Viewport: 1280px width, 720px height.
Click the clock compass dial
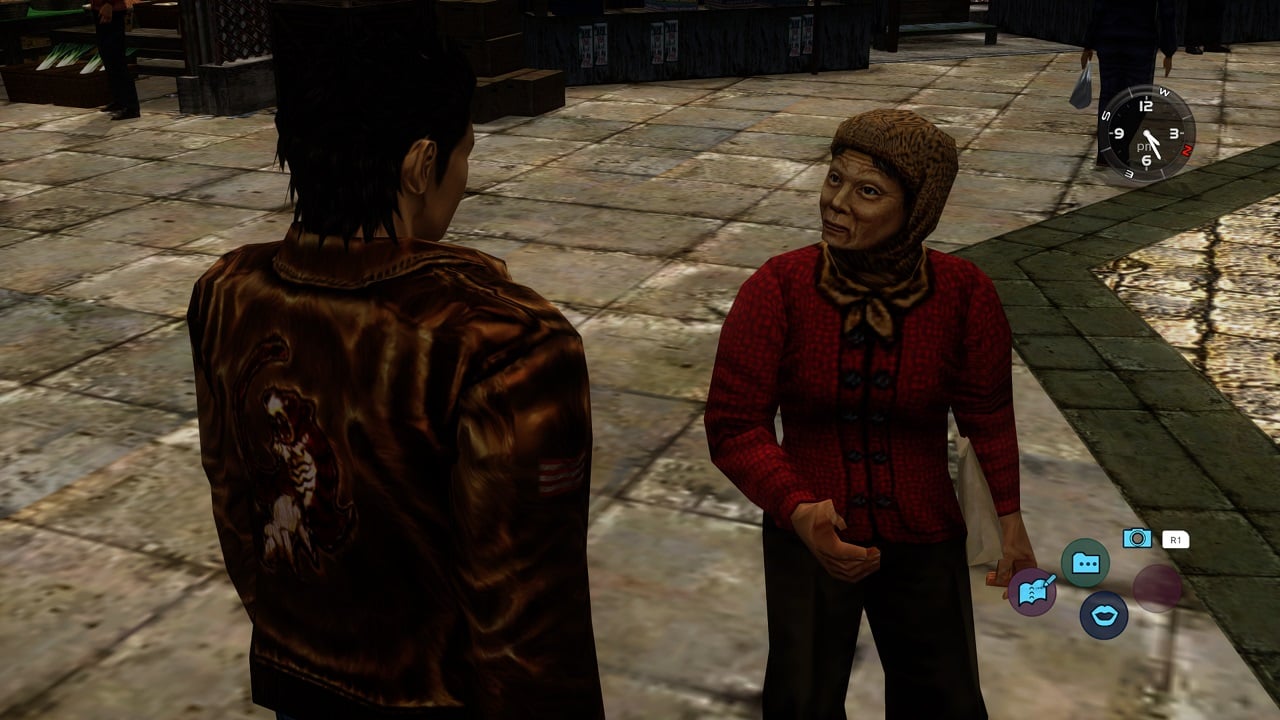(x=1146, y=134)
